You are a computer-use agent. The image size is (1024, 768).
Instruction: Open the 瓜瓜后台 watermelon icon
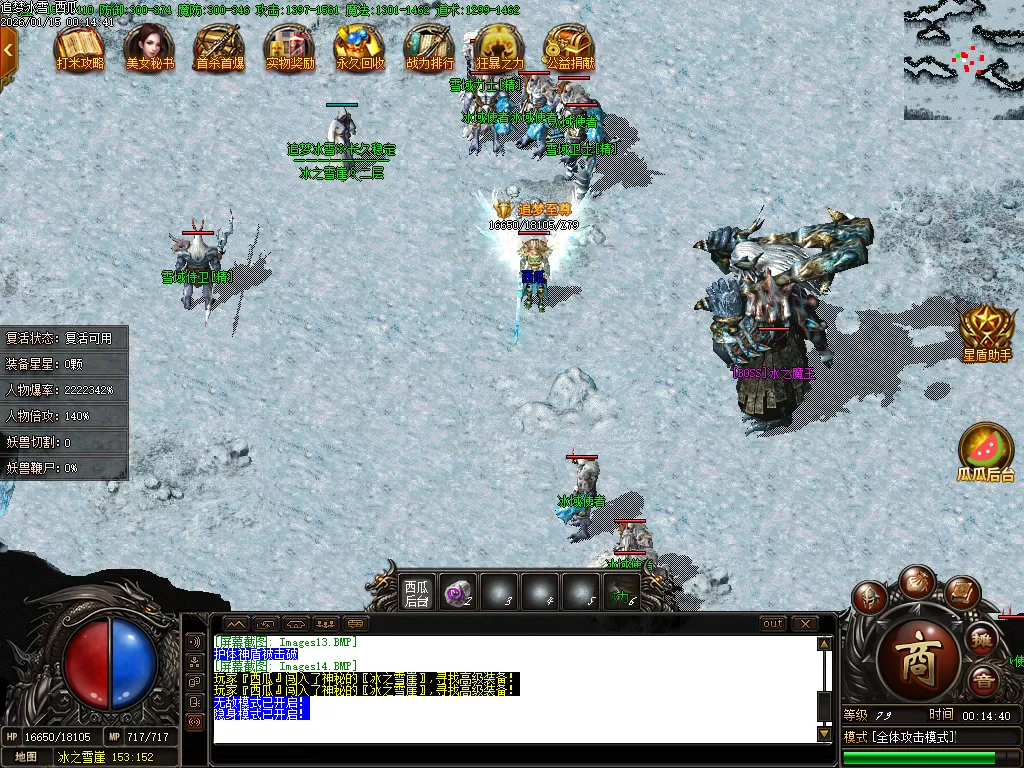tap(987, 453)
